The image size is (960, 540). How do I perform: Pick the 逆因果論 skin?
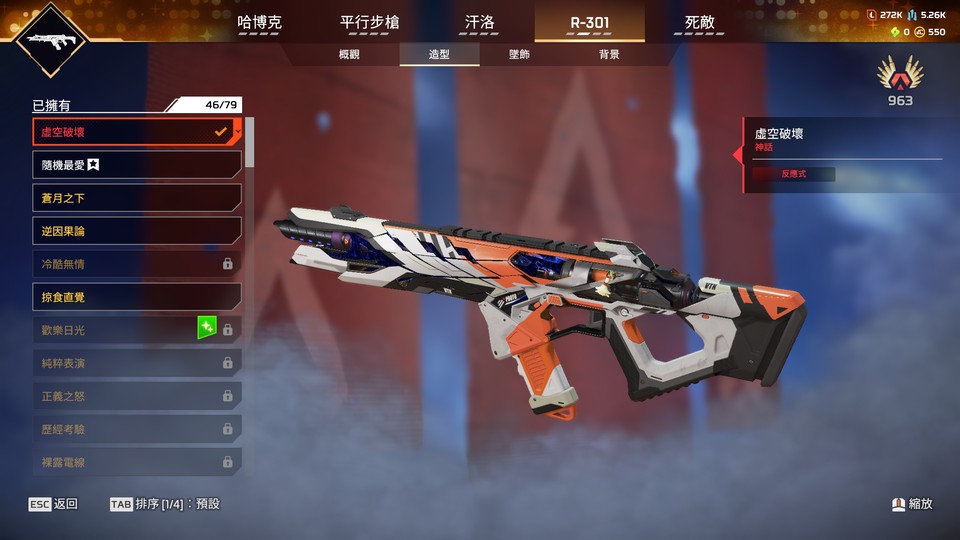click(136, 231)
